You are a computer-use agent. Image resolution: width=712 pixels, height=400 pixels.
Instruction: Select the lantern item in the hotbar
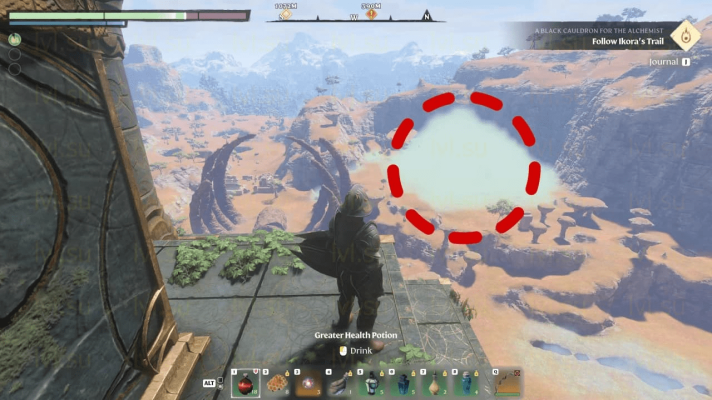[372, 383]
